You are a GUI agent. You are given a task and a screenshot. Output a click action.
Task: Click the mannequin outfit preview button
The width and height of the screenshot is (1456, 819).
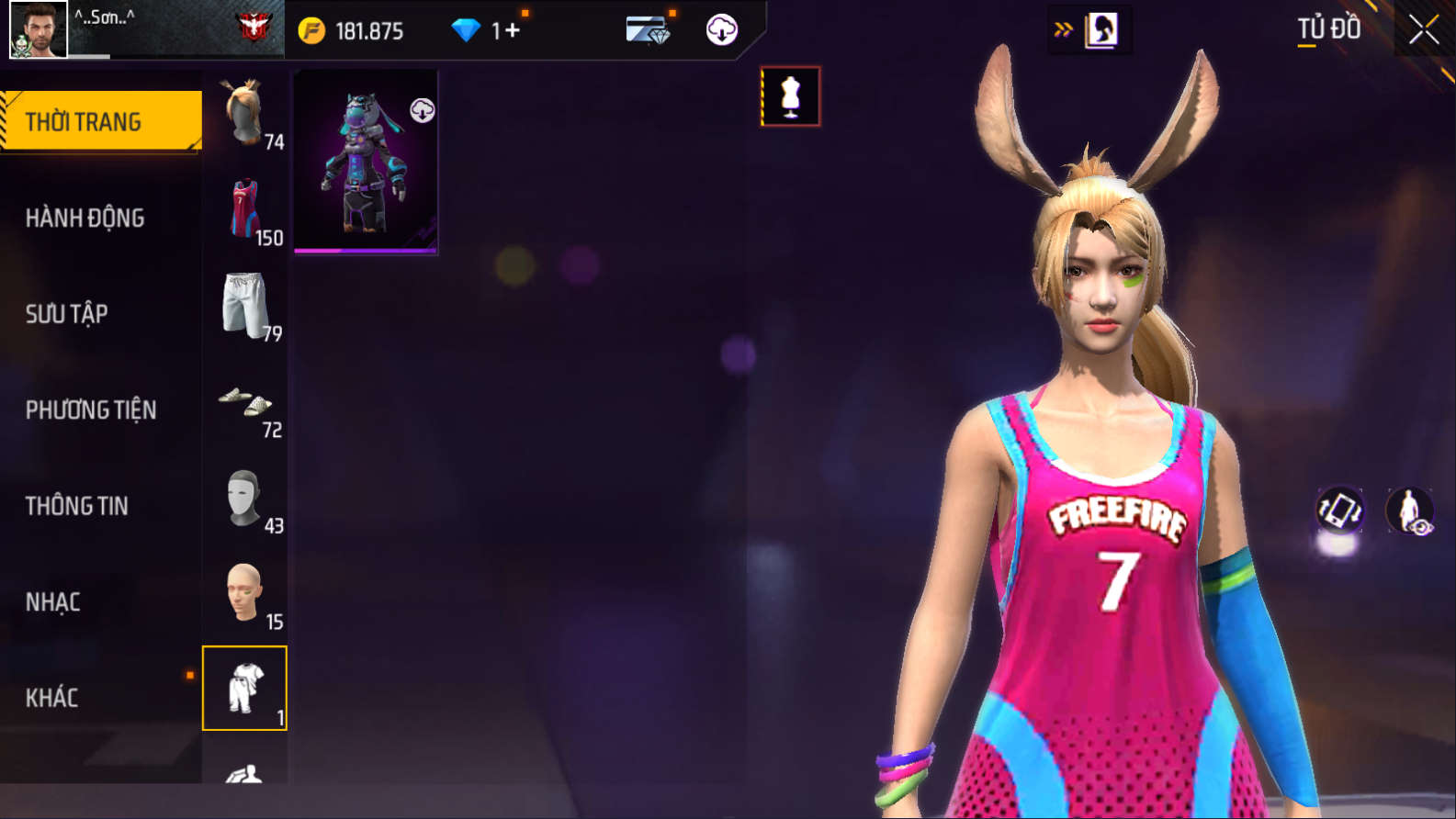(x=791, y=96)
